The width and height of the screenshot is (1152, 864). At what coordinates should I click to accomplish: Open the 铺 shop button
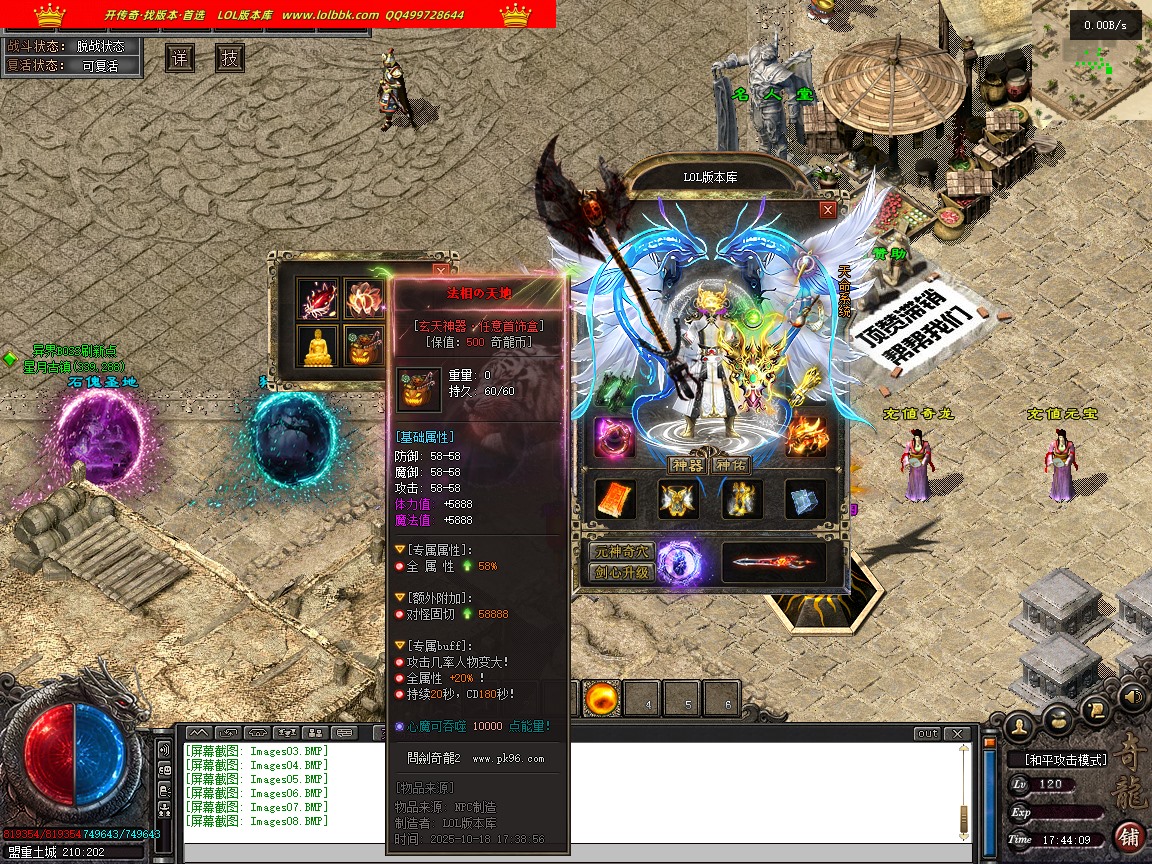[1129, 836]
